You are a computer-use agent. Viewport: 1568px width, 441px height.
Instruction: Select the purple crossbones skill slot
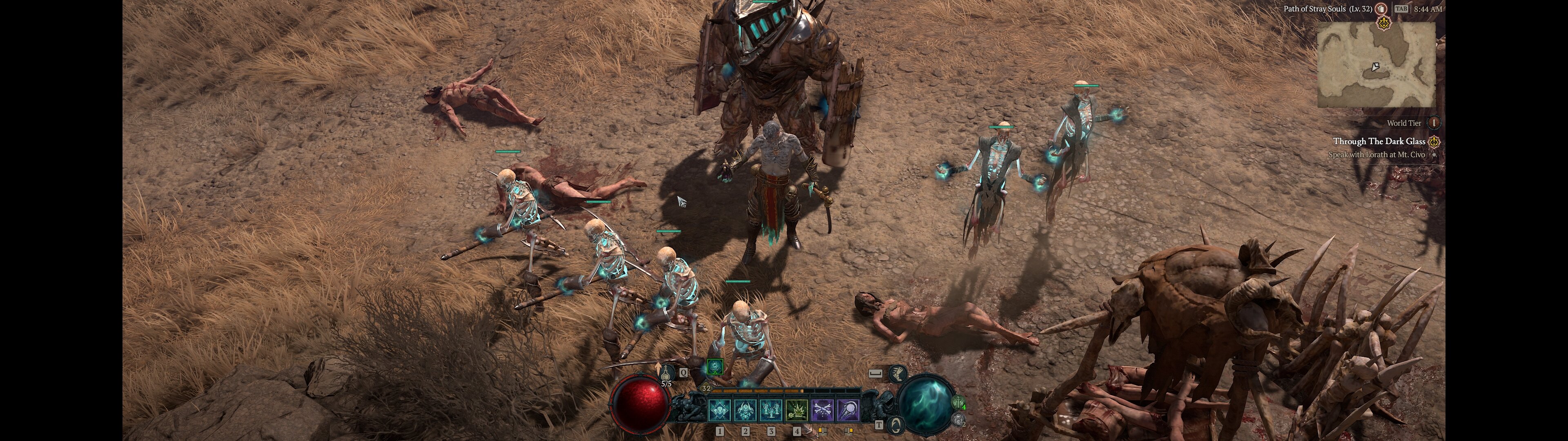tap(822, 410)
